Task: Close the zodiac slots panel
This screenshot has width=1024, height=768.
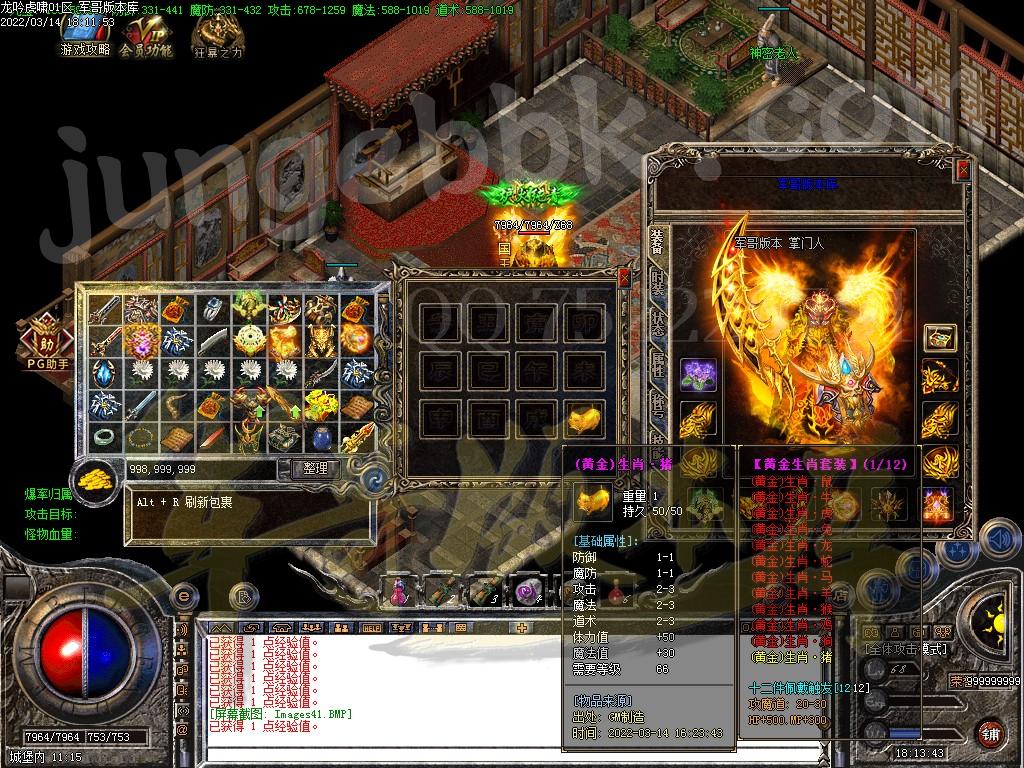Action: pos(625,278)
